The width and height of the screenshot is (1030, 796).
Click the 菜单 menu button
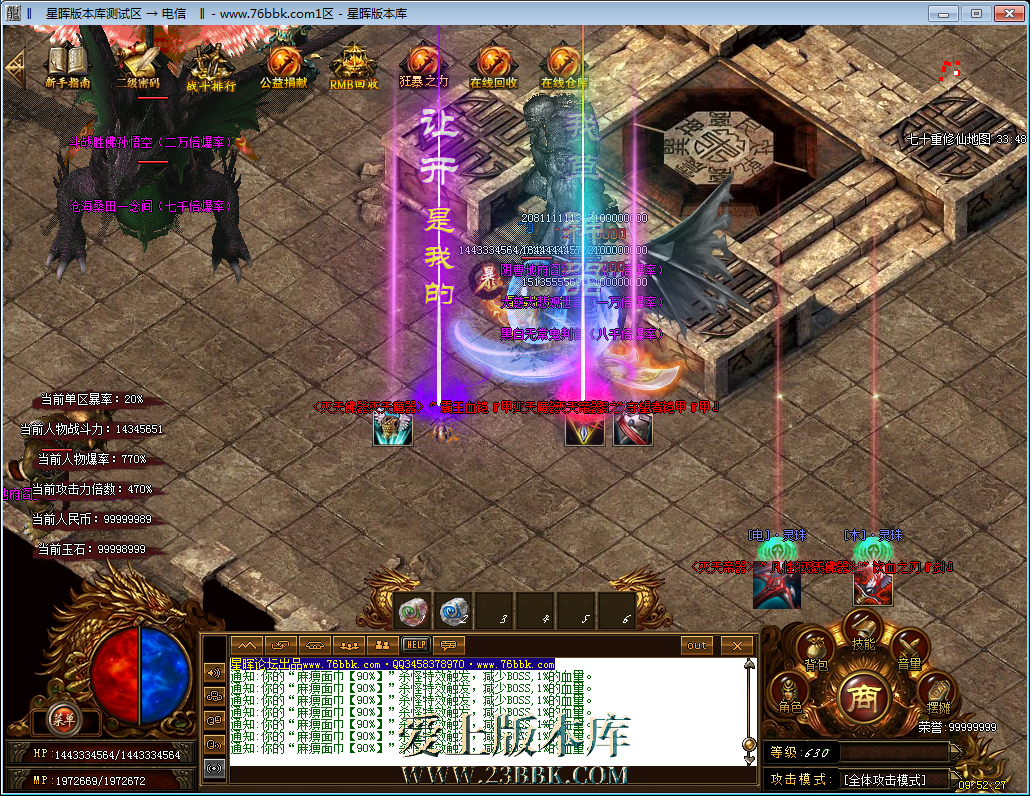(63, 717)
